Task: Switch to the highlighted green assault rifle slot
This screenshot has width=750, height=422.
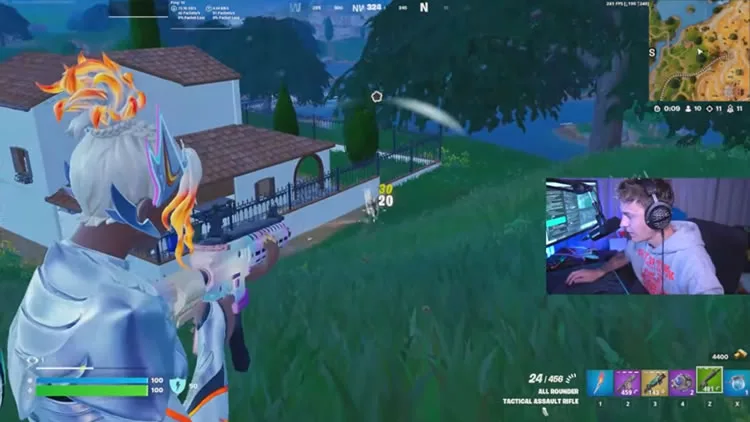Action: pos(710,380)
